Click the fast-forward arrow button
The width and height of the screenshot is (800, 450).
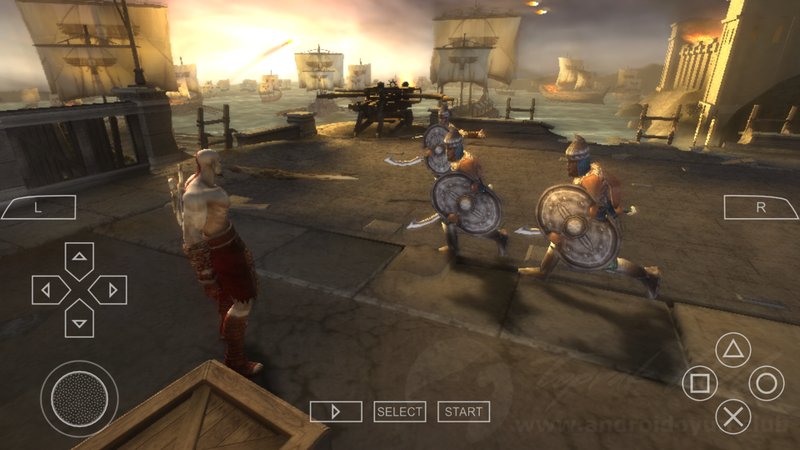335,411
